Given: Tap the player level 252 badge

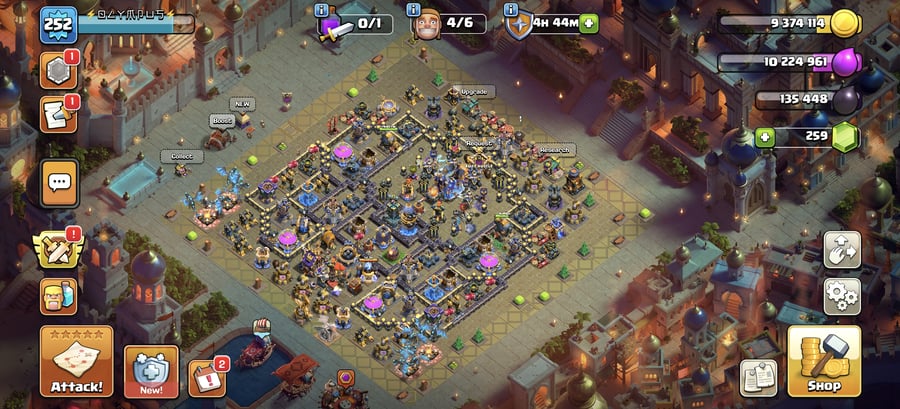Looking at the screenshot, I should point(58,25).
